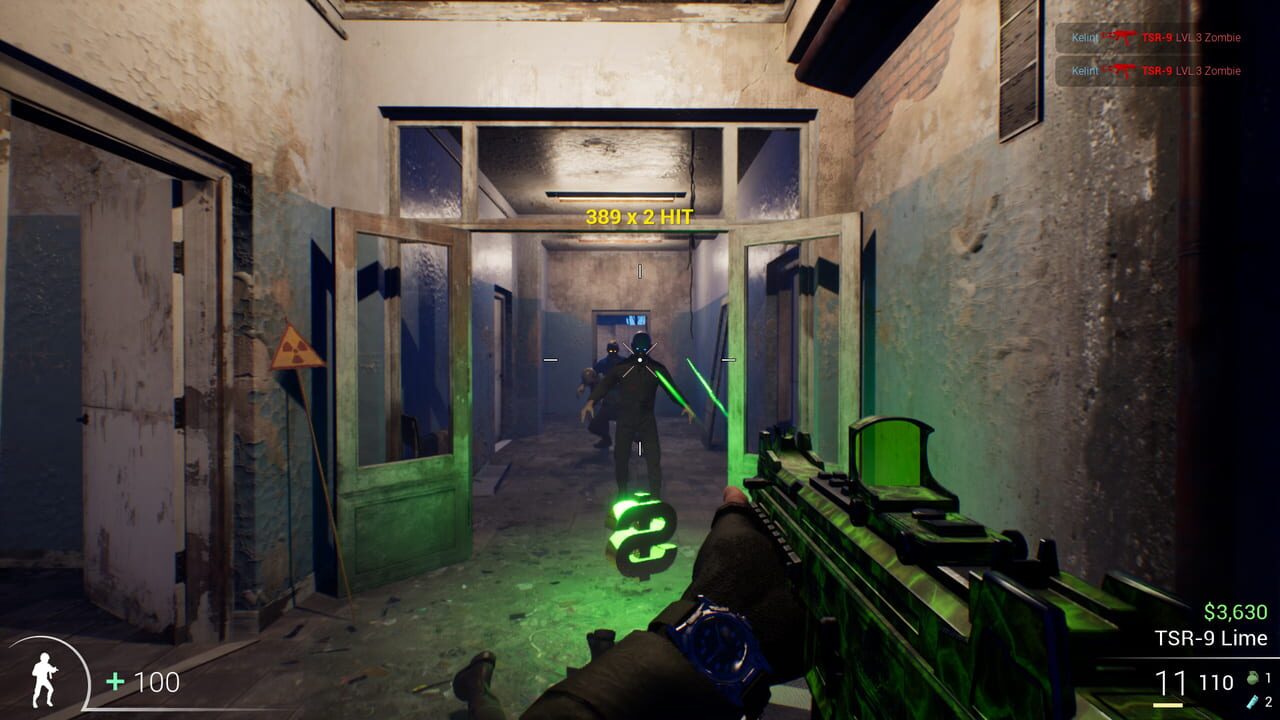Image resolution: width=1280 pixels, height=720 pixels.
Task: Click the reserve ammo count 110
Action: [1216, 683]
